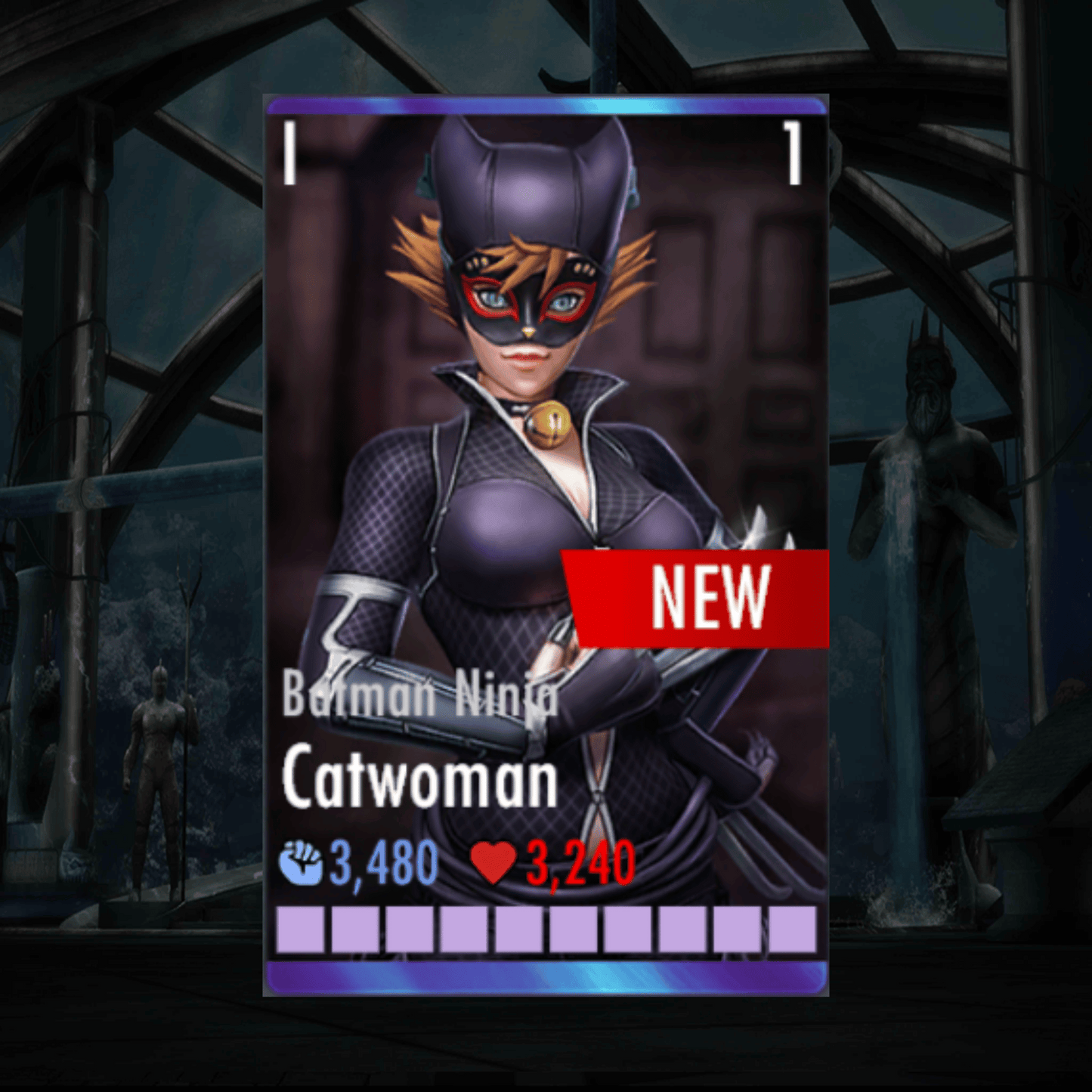Click the promotion progress bar row
This screenshot has height=1092, width=1092.
[544, 931]
